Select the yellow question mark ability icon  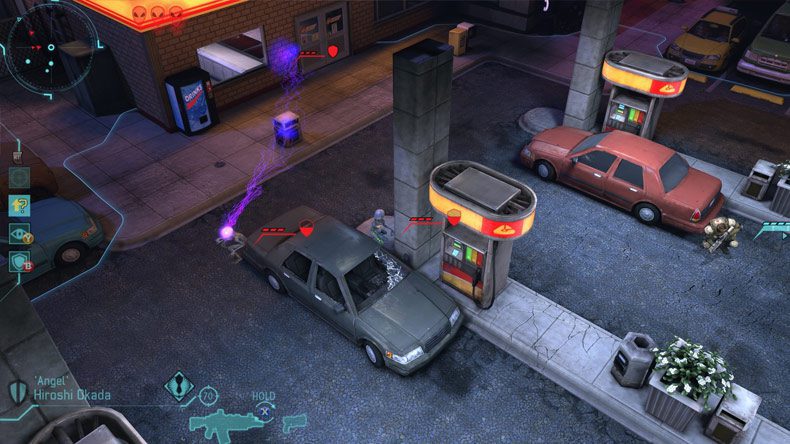(x=19, y=205)
